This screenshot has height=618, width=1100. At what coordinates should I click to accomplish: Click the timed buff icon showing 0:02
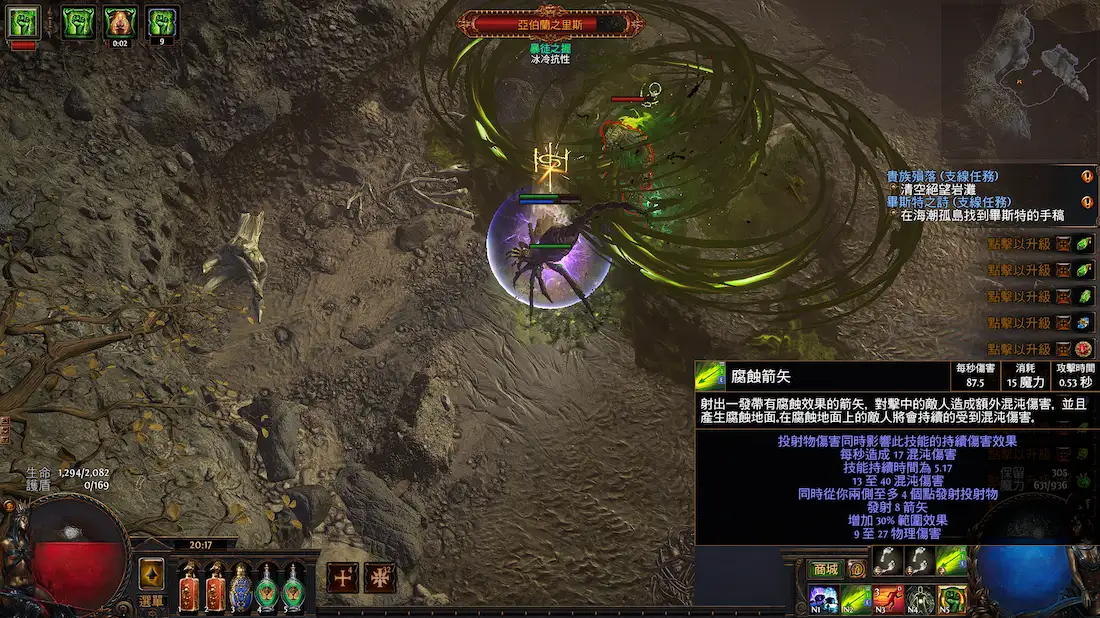pyautogui.click(x=120, y=22)
